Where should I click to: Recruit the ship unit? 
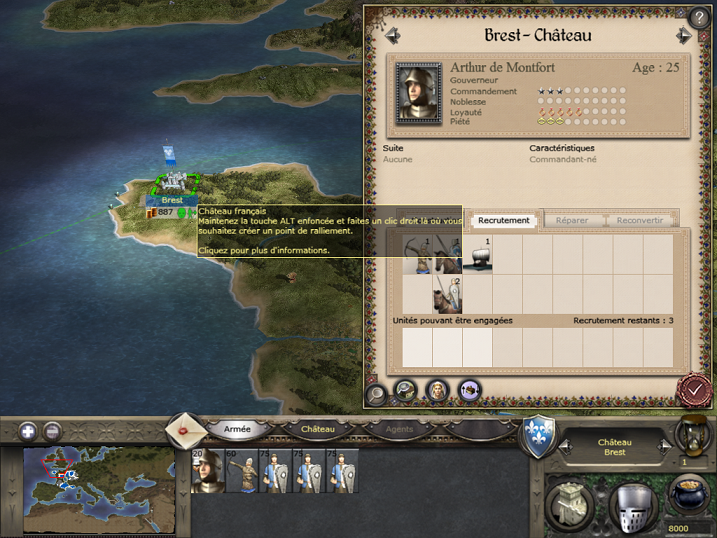[x=476, y=255]
